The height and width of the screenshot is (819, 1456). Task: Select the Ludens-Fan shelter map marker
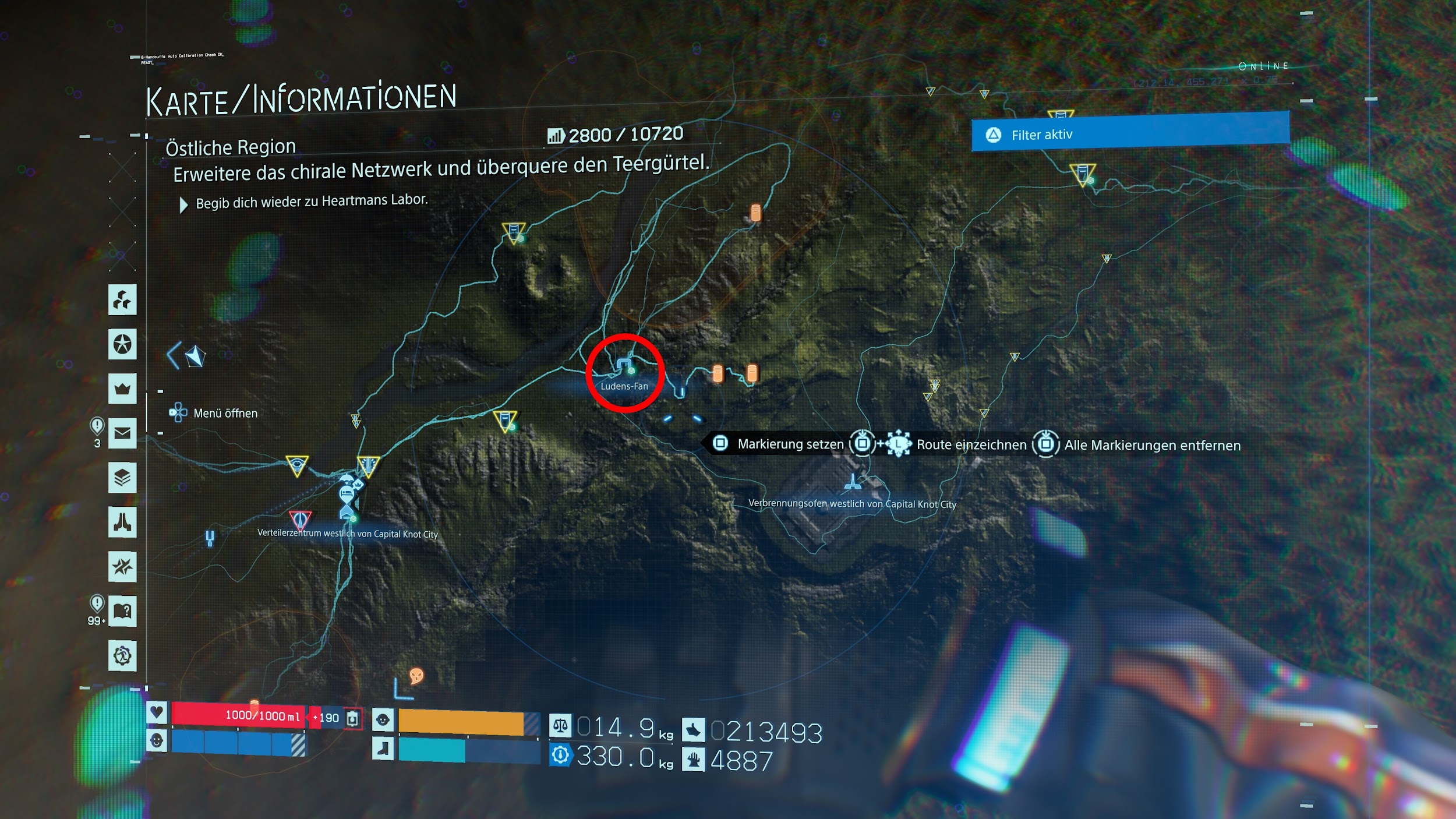pyautogui.click(x=624, y=367)
